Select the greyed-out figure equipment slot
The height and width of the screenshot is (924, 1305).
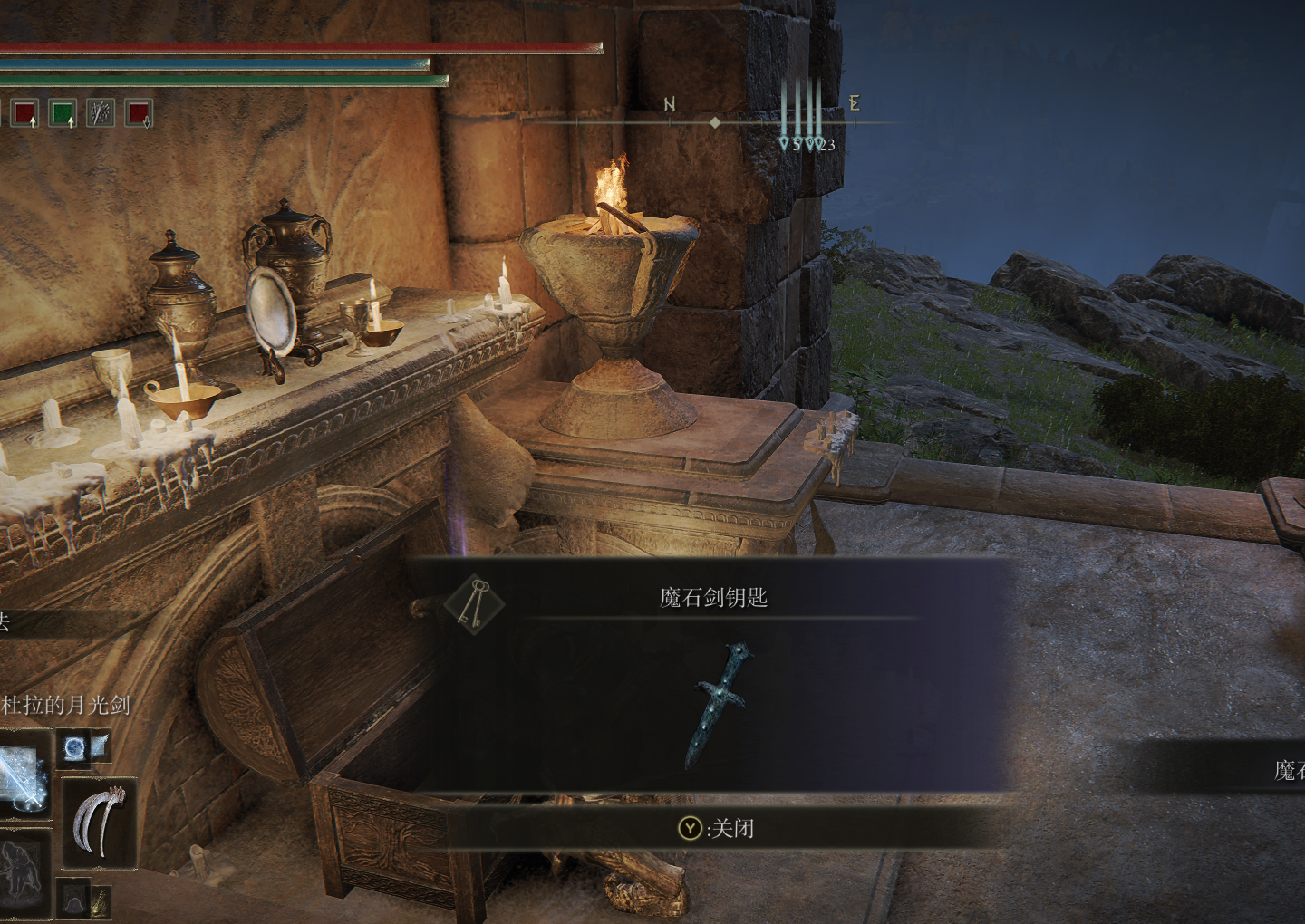(x=21, y=870)
